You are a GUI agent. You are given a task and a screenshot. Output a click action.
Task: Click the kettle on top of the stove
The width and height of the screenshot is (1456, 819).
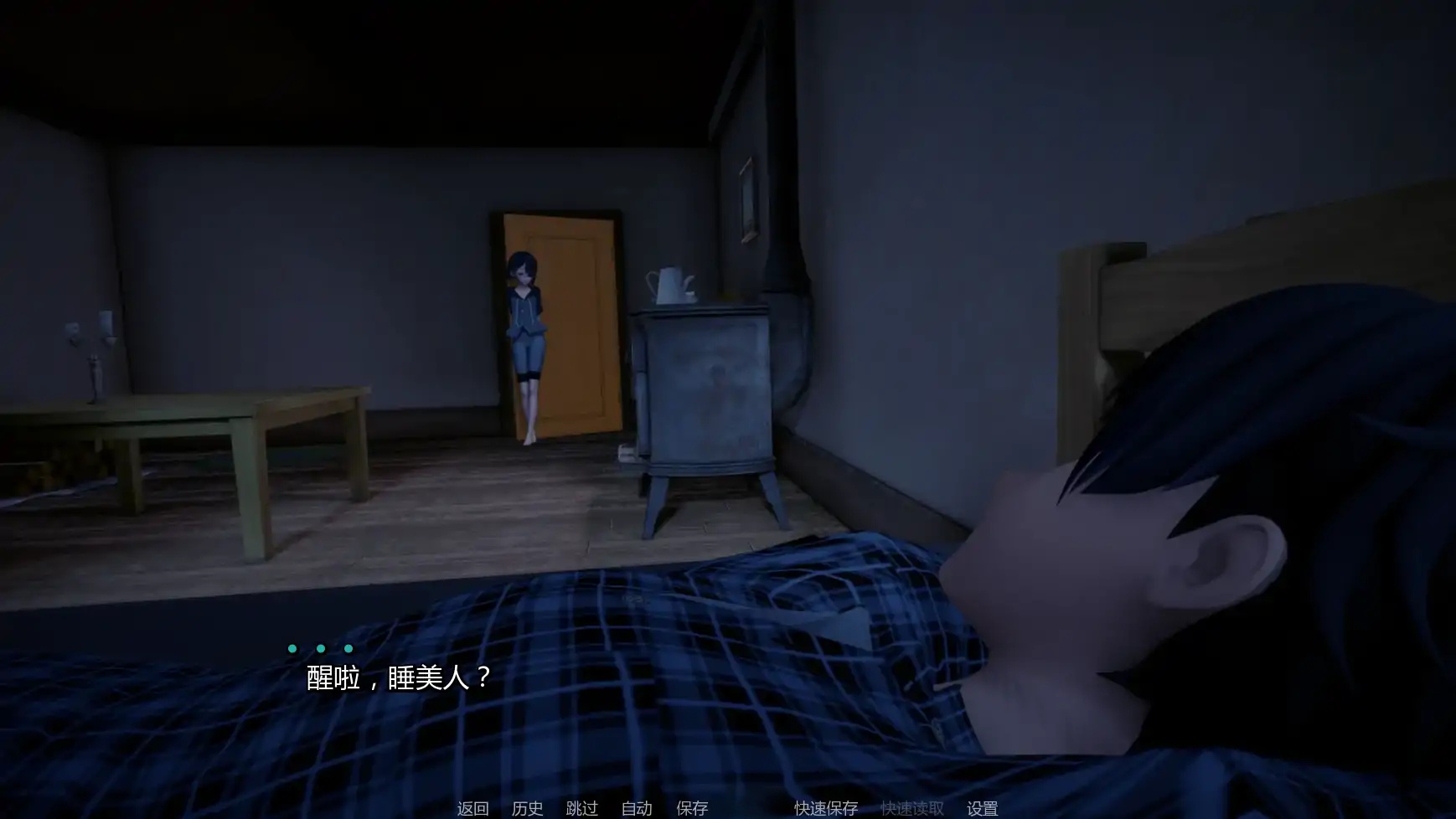pyautogui.click(x=668, y=282)
